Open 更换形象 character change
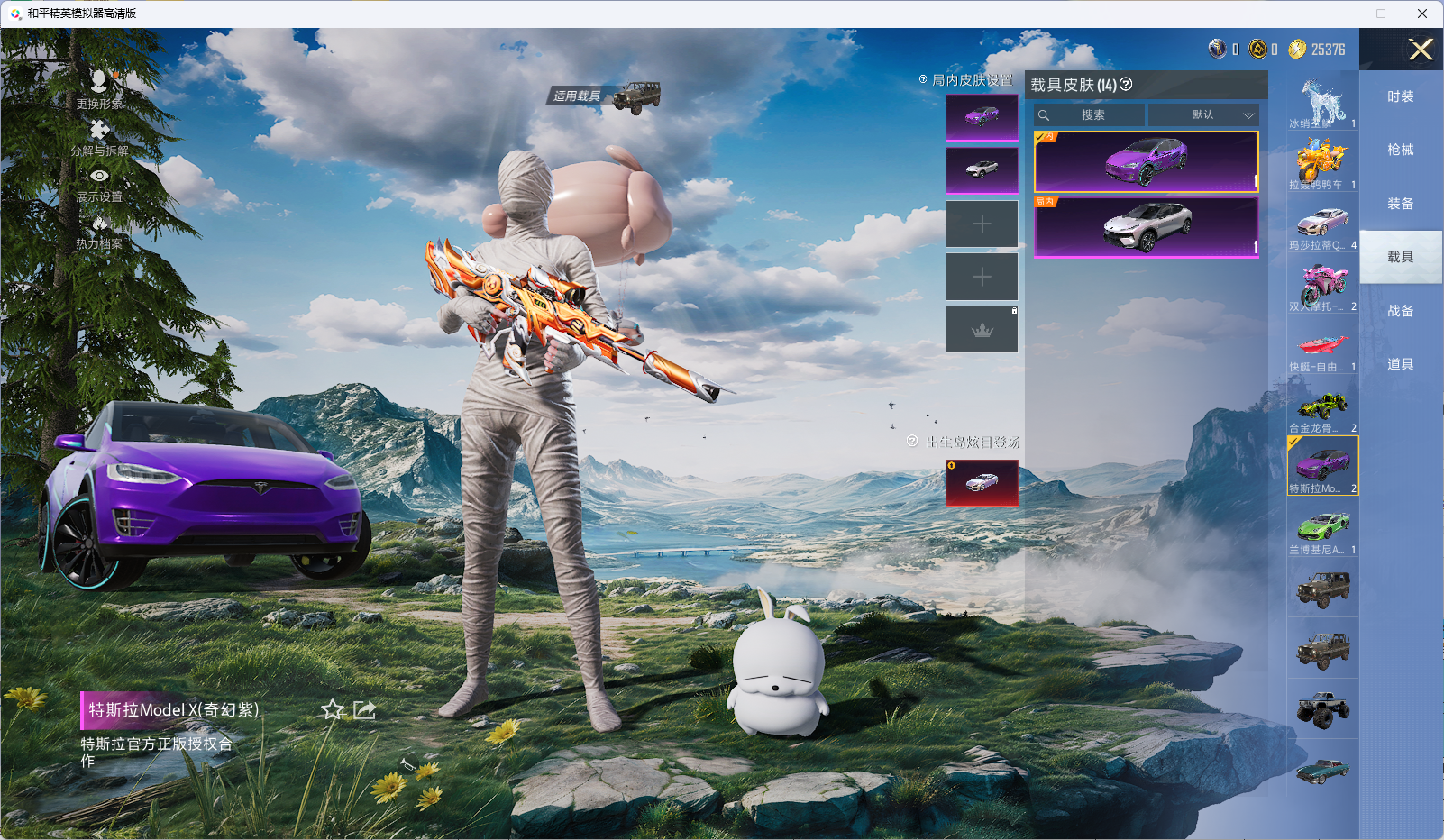 99,89
